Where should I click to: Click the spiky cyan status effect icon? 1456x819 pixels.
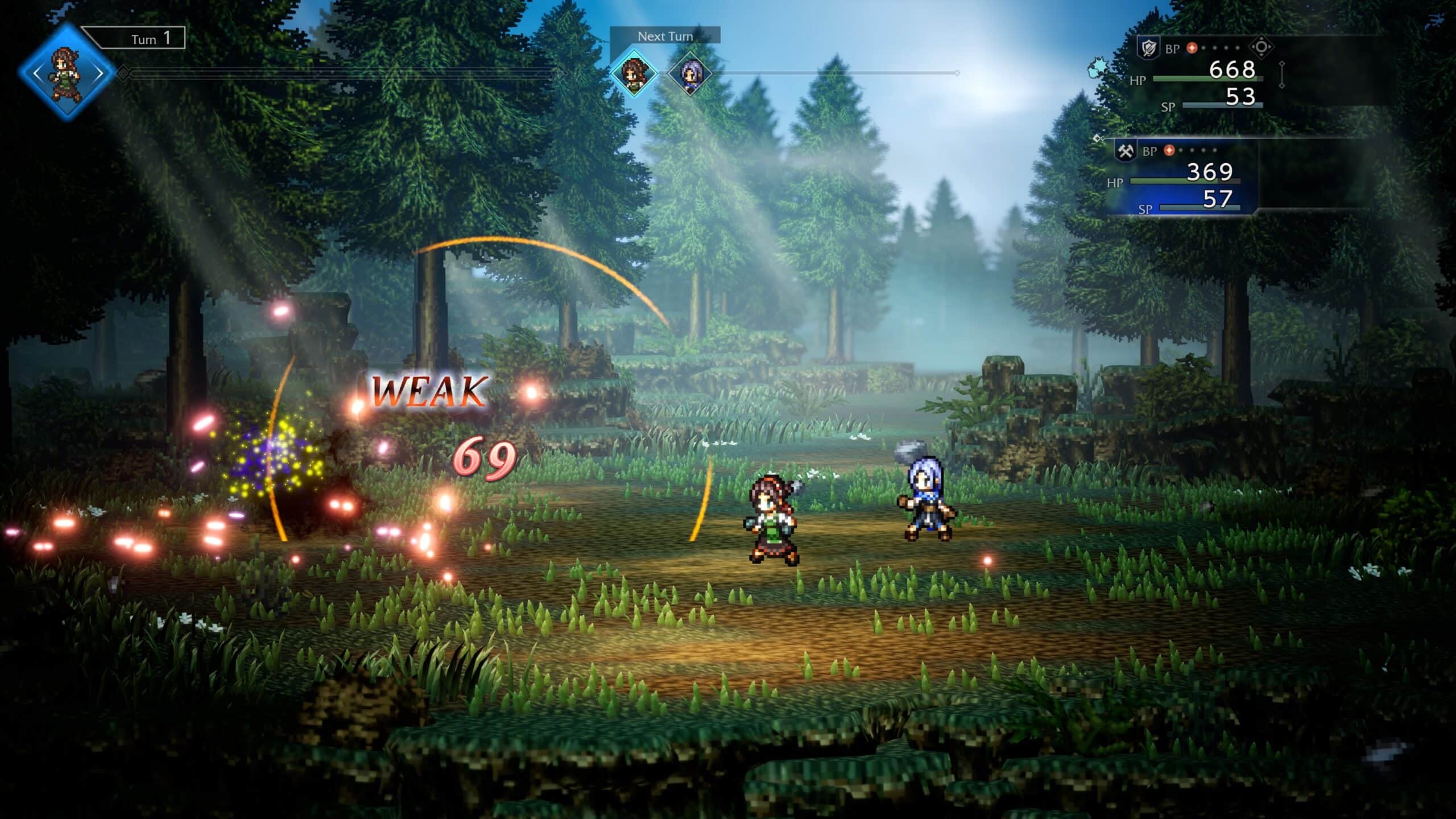(x=1098, y=69)
